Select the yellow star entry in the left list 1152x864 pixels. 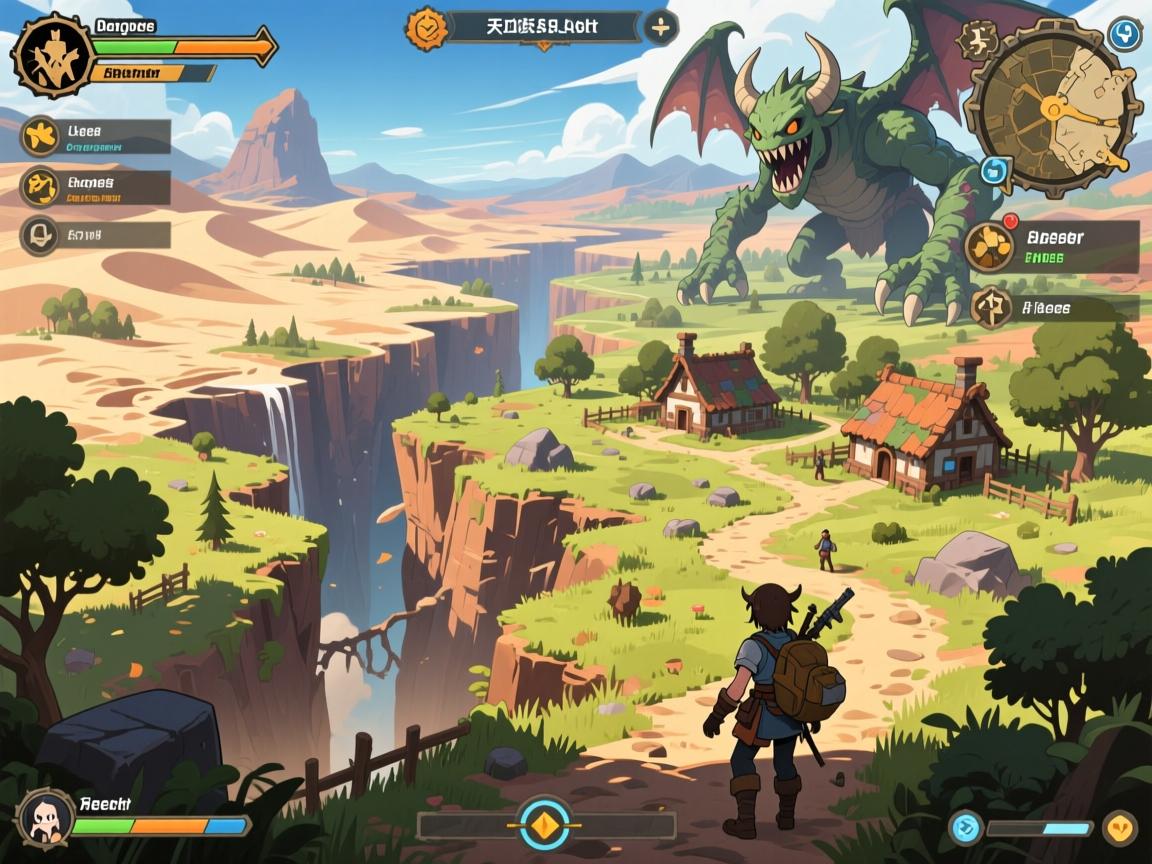(x=42, y=137)
